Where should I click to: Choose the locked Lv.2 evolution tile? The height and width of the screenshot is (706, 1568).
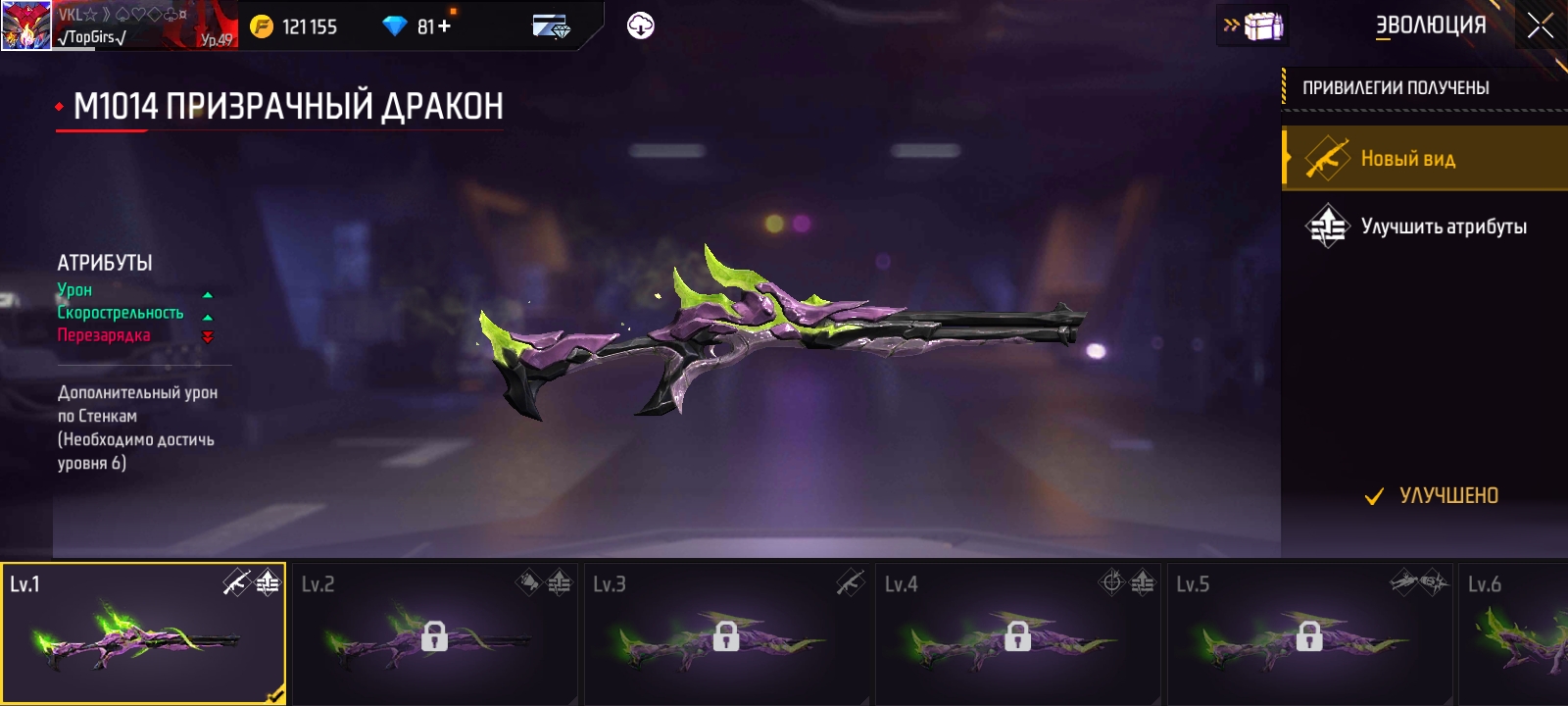click(x=434, y=633)
